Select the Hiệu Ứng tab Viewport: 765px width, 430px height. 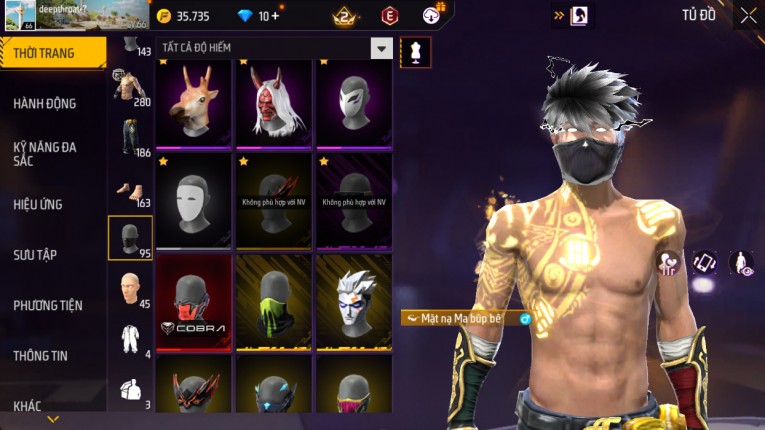pos(38,204)
